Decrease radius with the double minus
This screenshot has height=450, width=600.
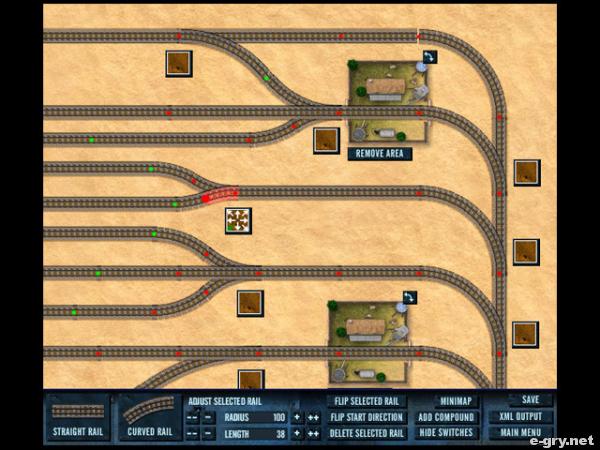pos(192,417)
